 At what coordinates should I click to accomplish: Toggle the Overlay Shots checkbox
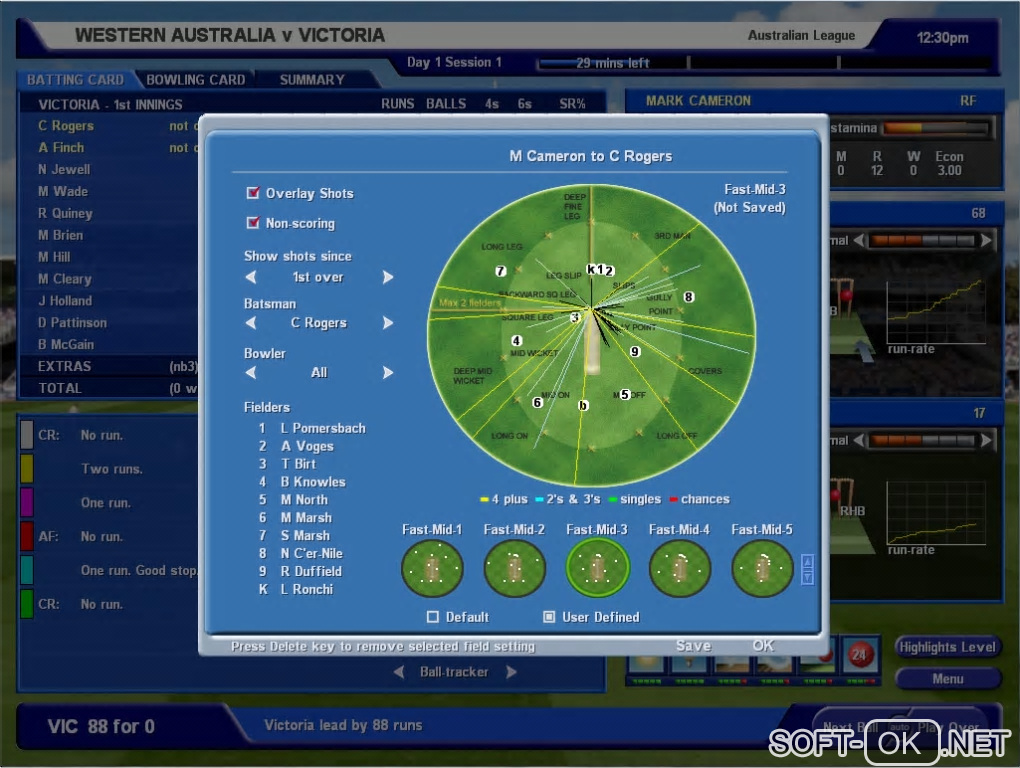point(253,193)
